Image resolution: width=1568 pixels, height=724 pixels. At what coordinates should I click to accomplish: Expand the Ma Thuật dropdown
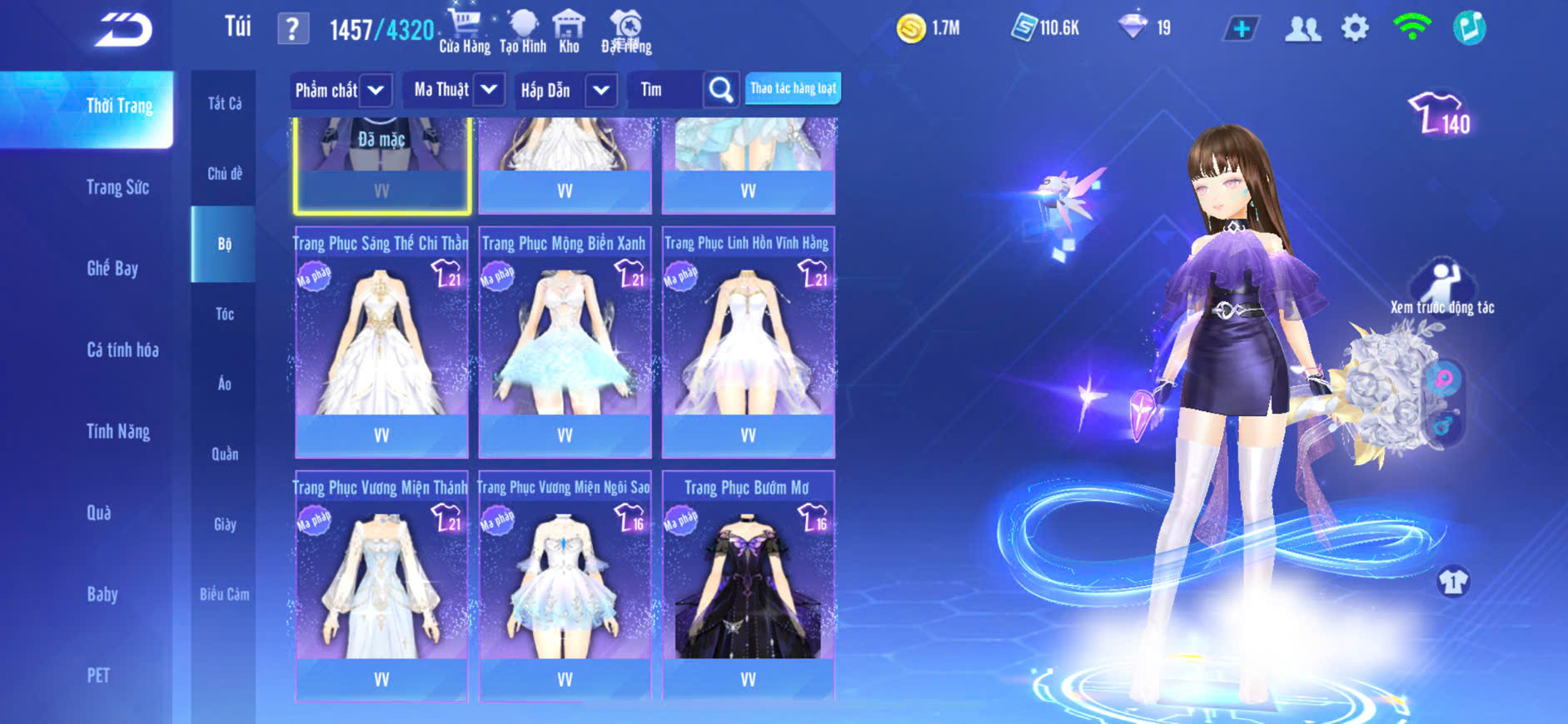(x=489, y=89)
